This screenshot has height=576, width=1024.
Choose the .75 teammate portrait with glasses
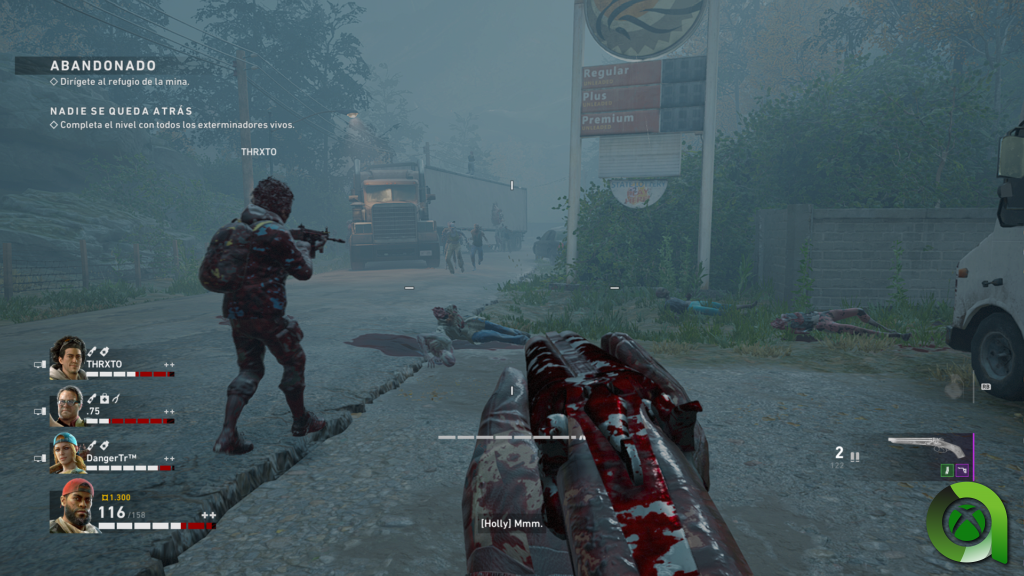68,406
